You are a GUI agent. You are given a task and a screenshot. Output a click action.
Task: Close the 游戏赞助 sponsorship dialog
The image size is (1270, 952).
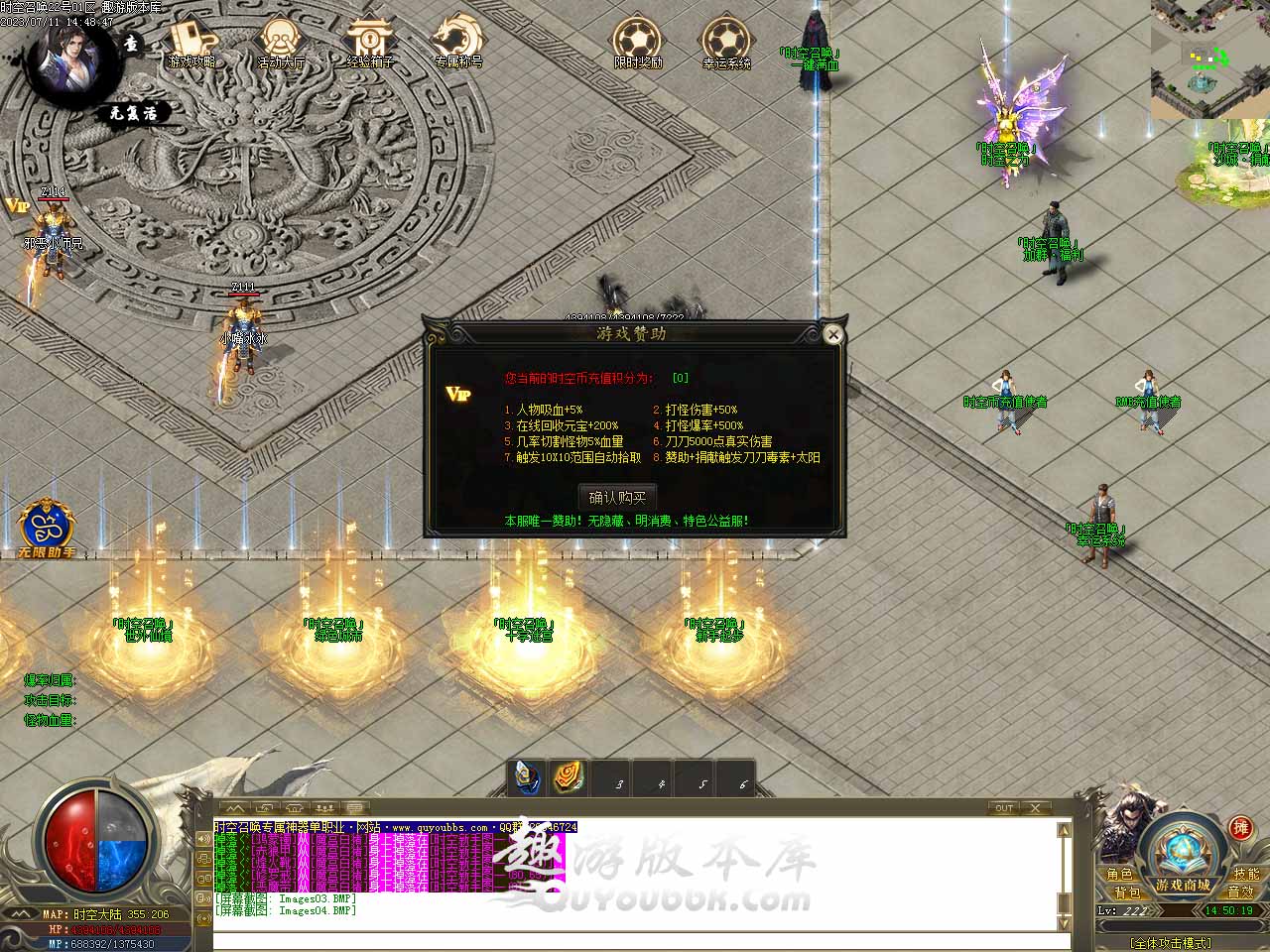click(x=833, y=335)
